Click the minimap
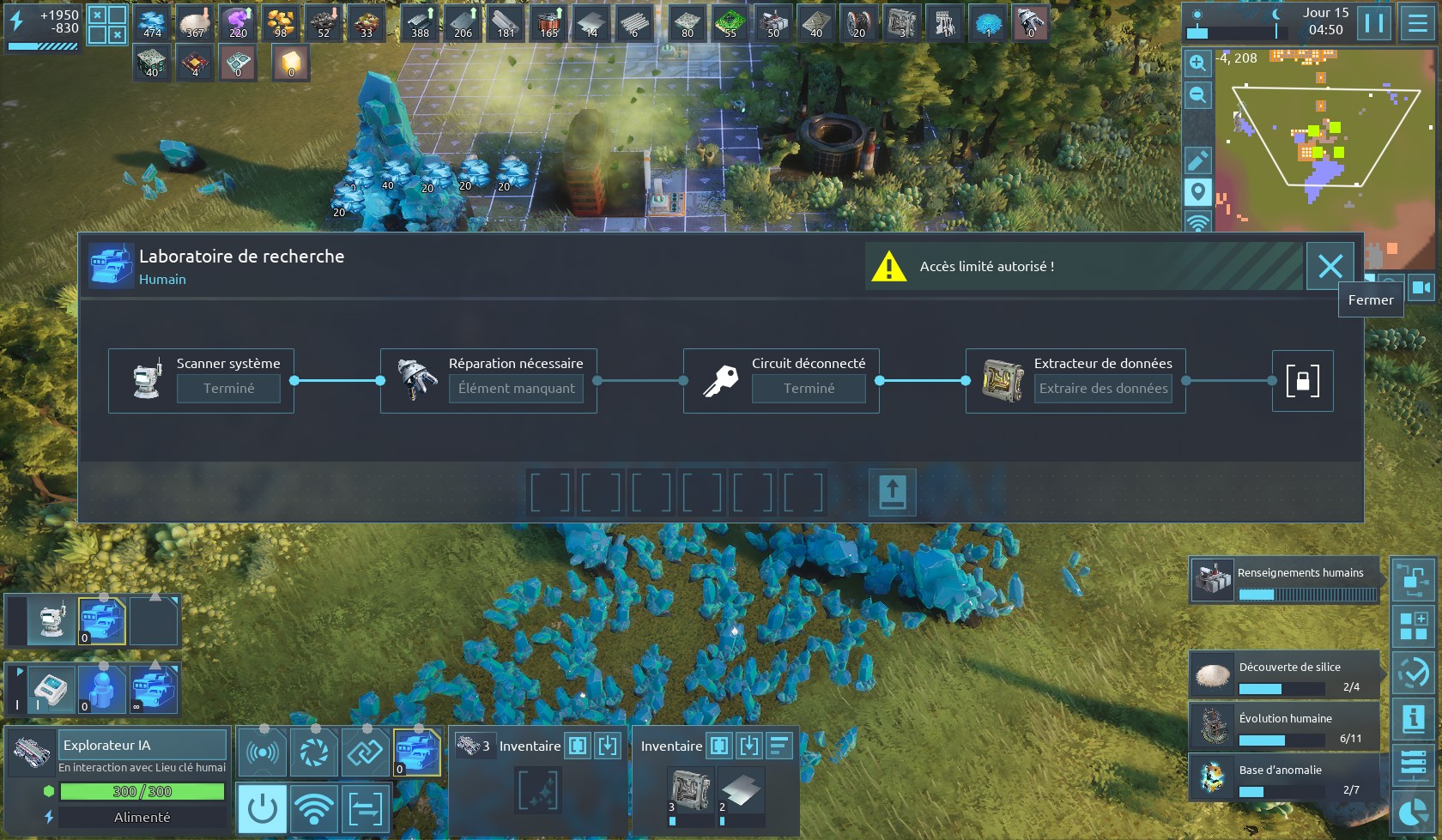This screenshot has height=840, width=1442. pyautogui.click(x=1322, y=137)
